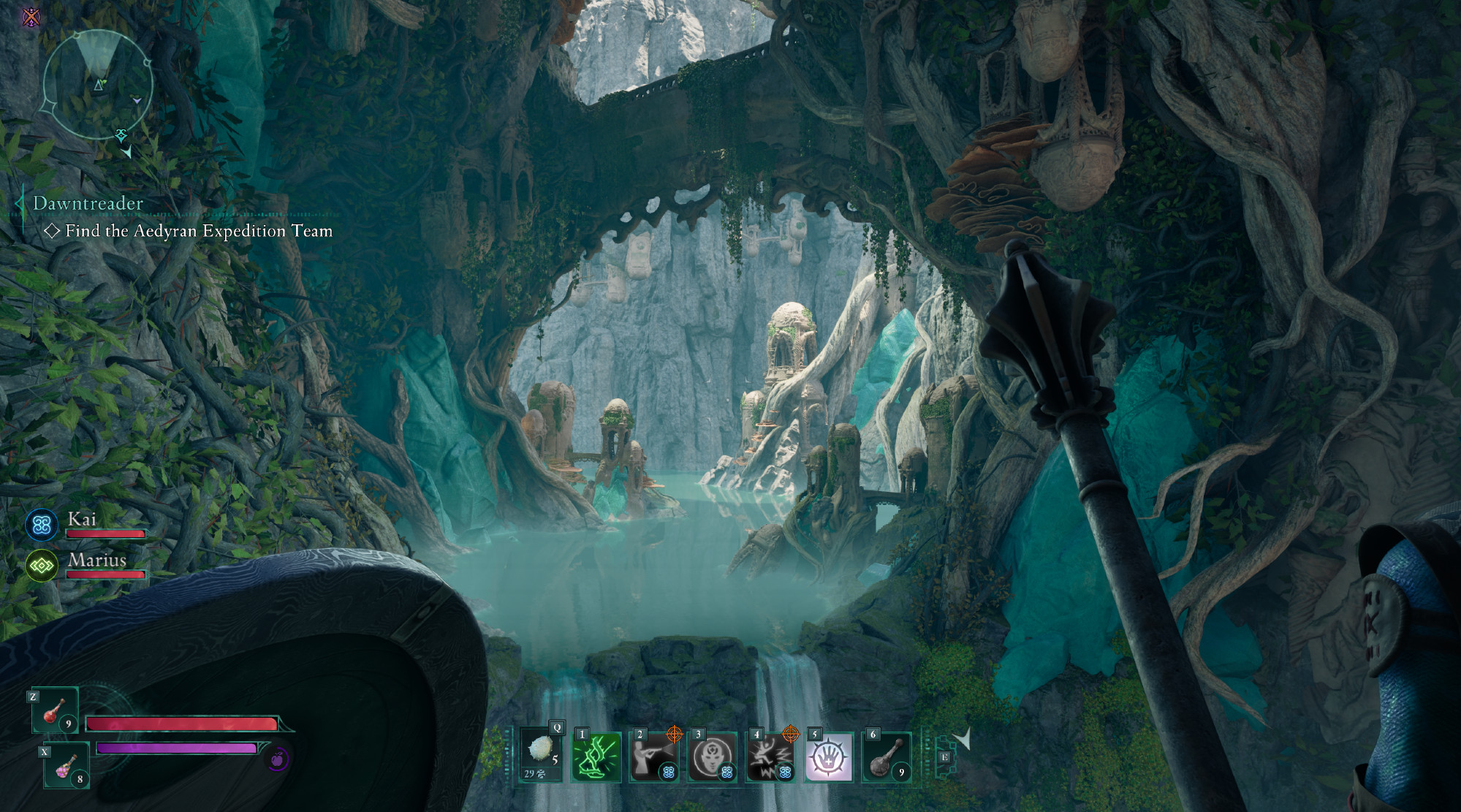Click the purple apple food status icon
1461x812 pixels.
[277, 760]
